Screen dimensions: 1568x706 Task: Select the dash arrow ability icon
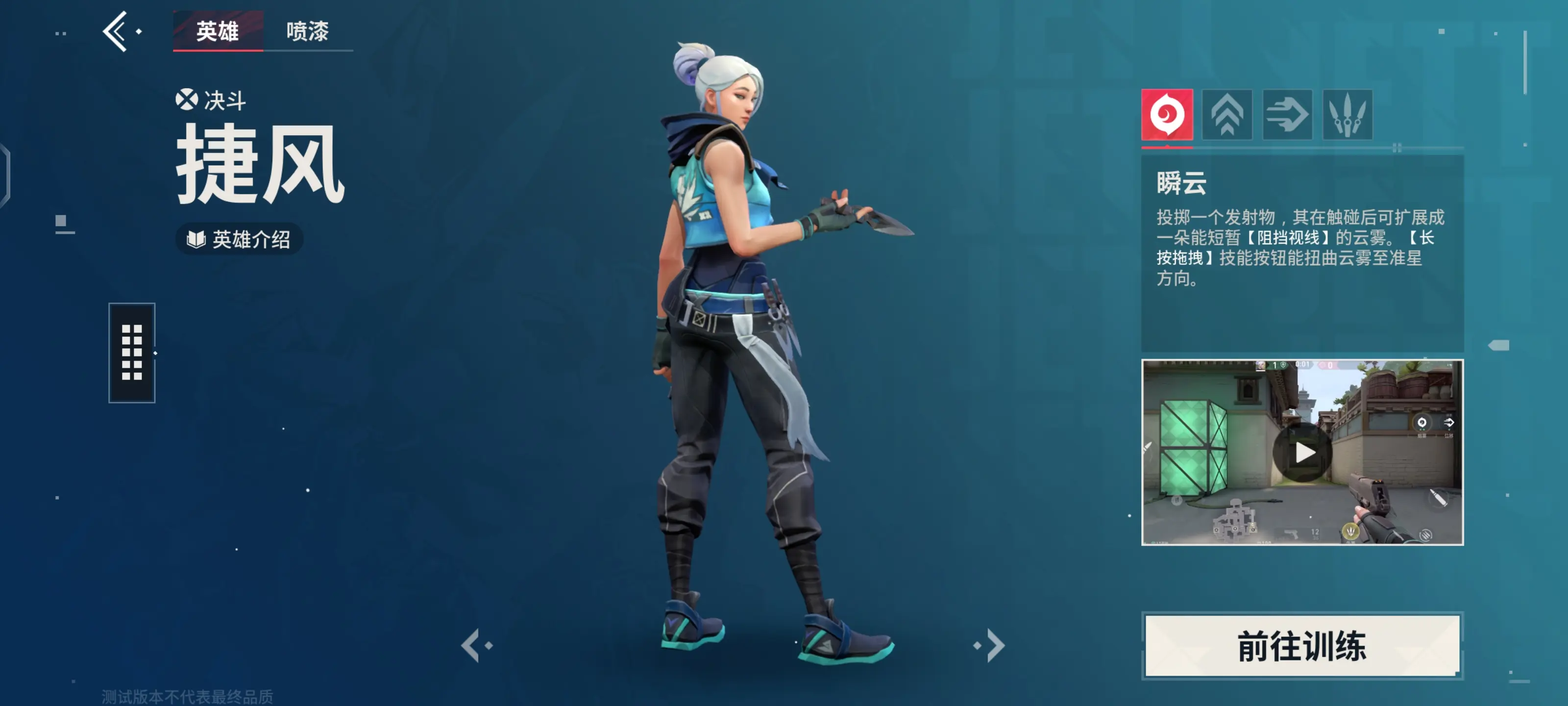pos(1287,115)
